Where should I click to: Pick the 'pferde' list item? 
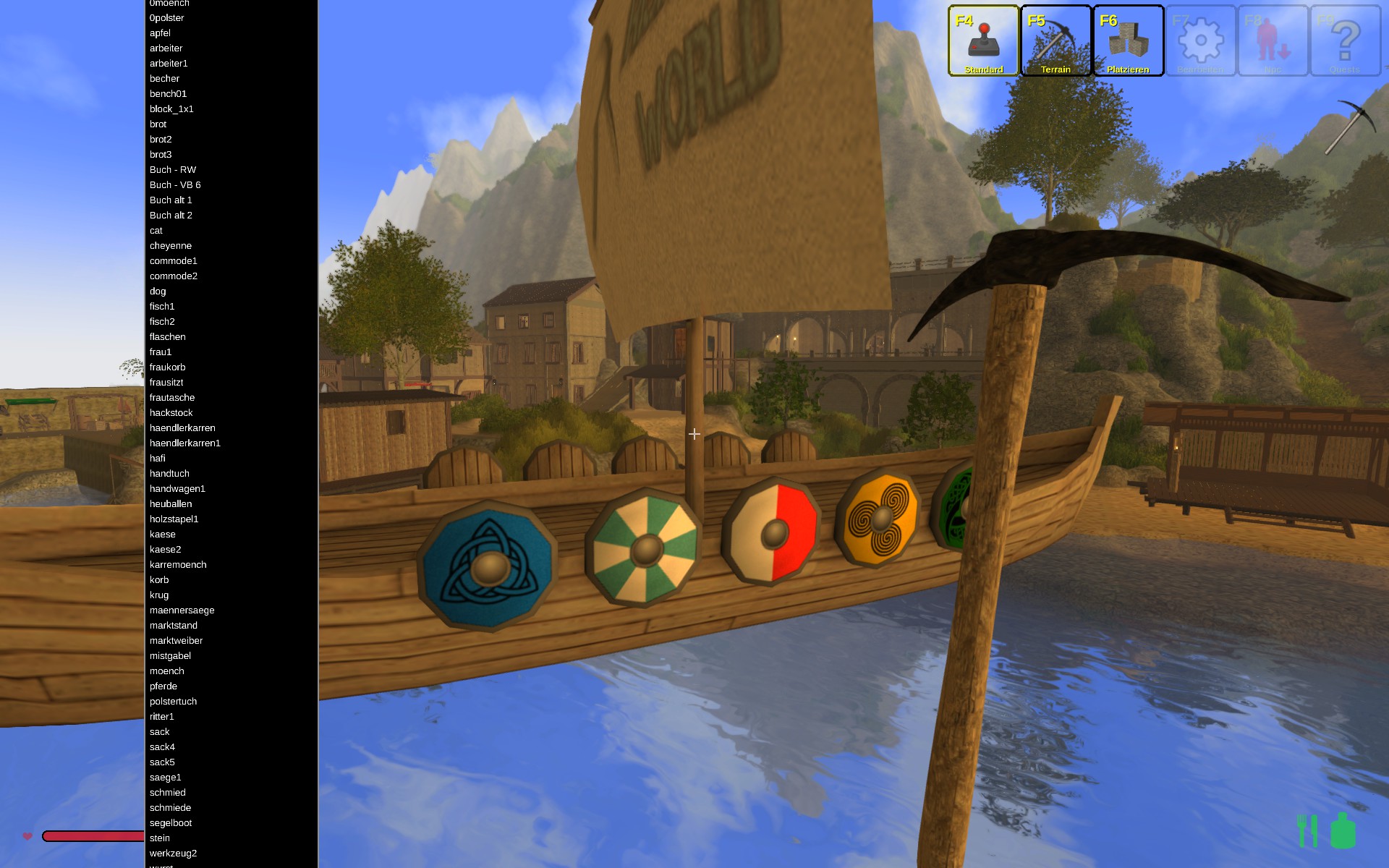point(163,686)
